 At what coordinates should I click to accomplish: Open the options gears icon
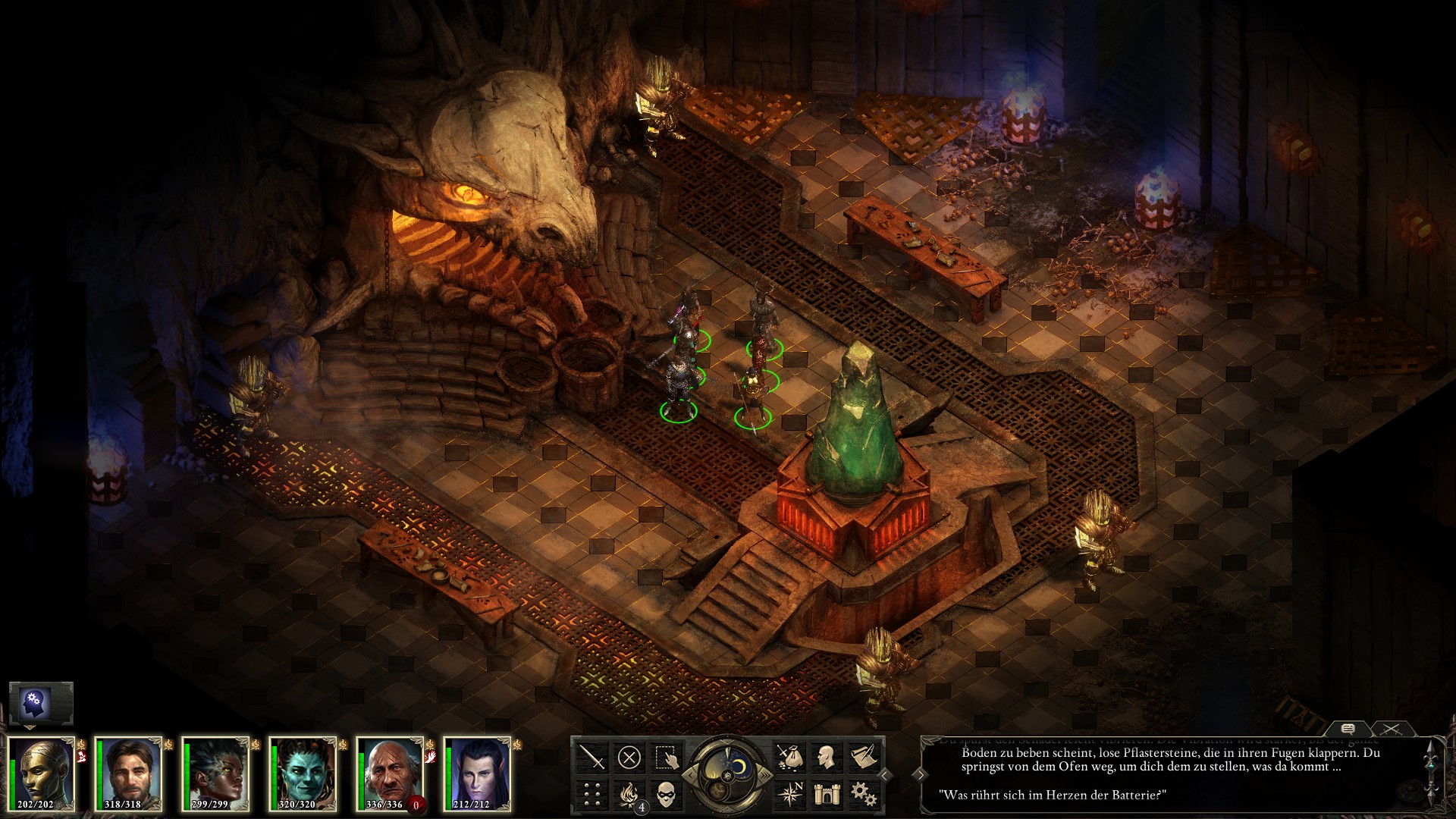[863, 793]
